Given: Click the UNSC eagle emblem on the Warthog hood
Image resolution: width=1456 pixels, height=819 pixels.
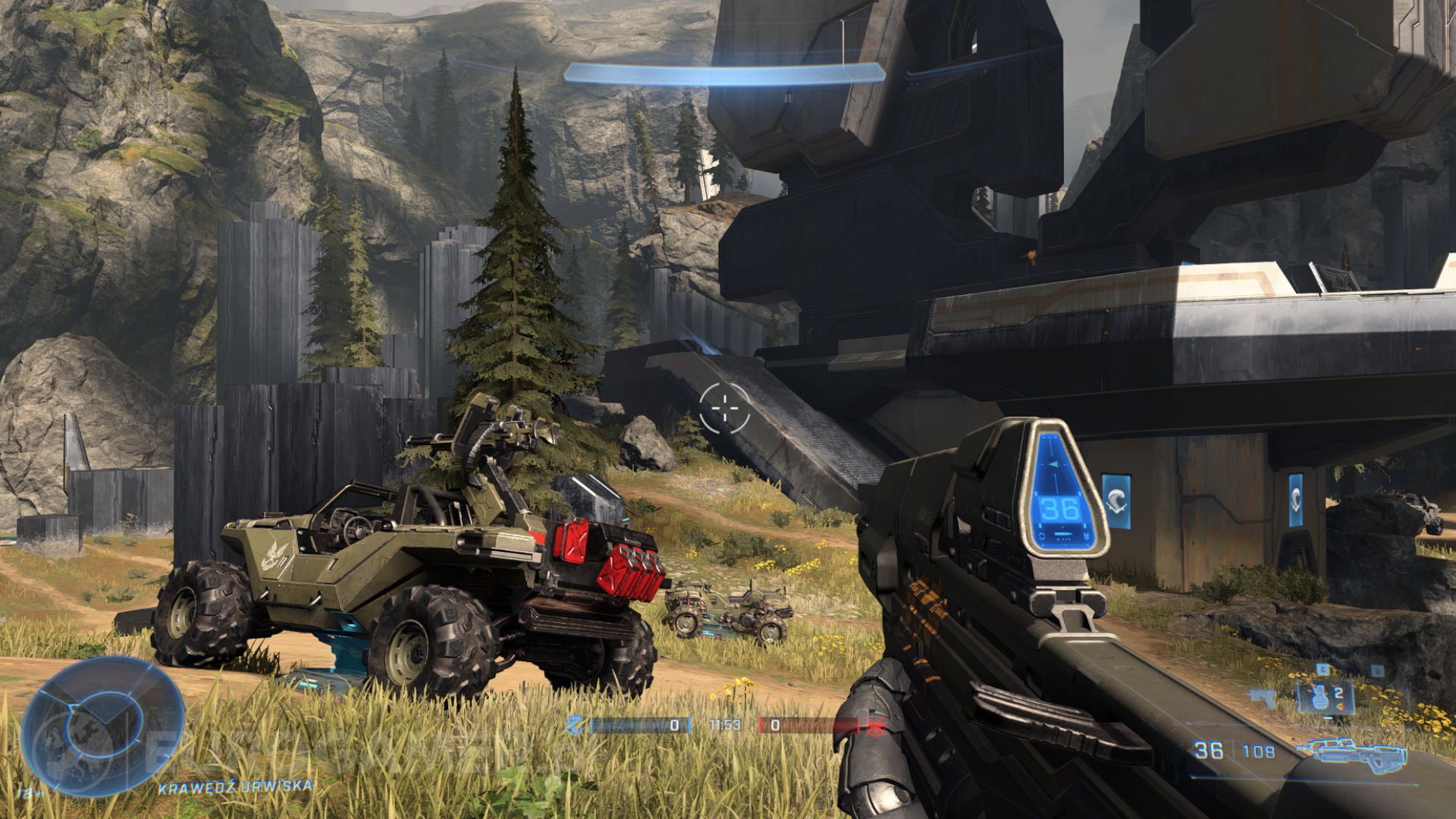Looking at the screenshot, I should 273,555.
